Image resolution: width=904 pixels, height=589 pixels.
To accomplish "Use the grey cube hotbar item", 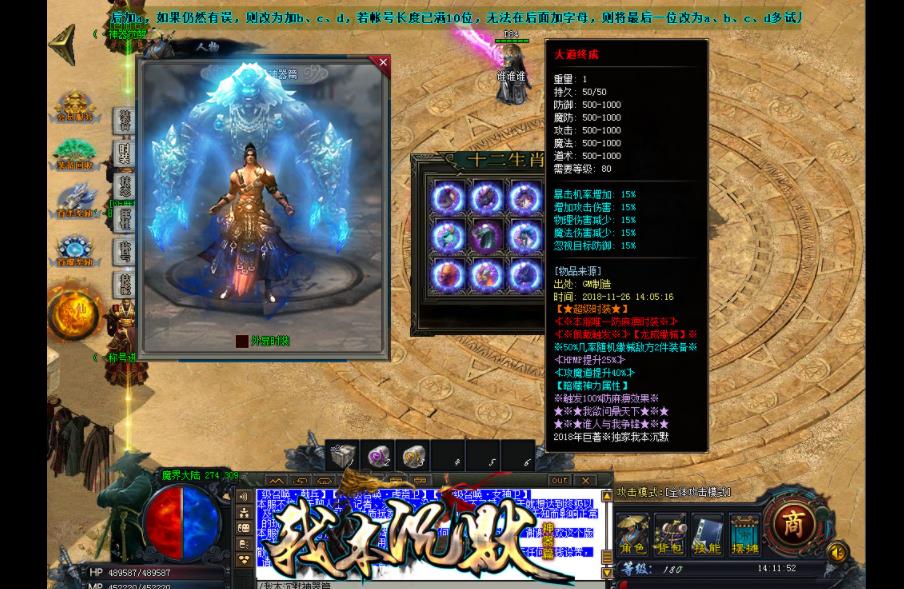I will [x=343, y=457].
